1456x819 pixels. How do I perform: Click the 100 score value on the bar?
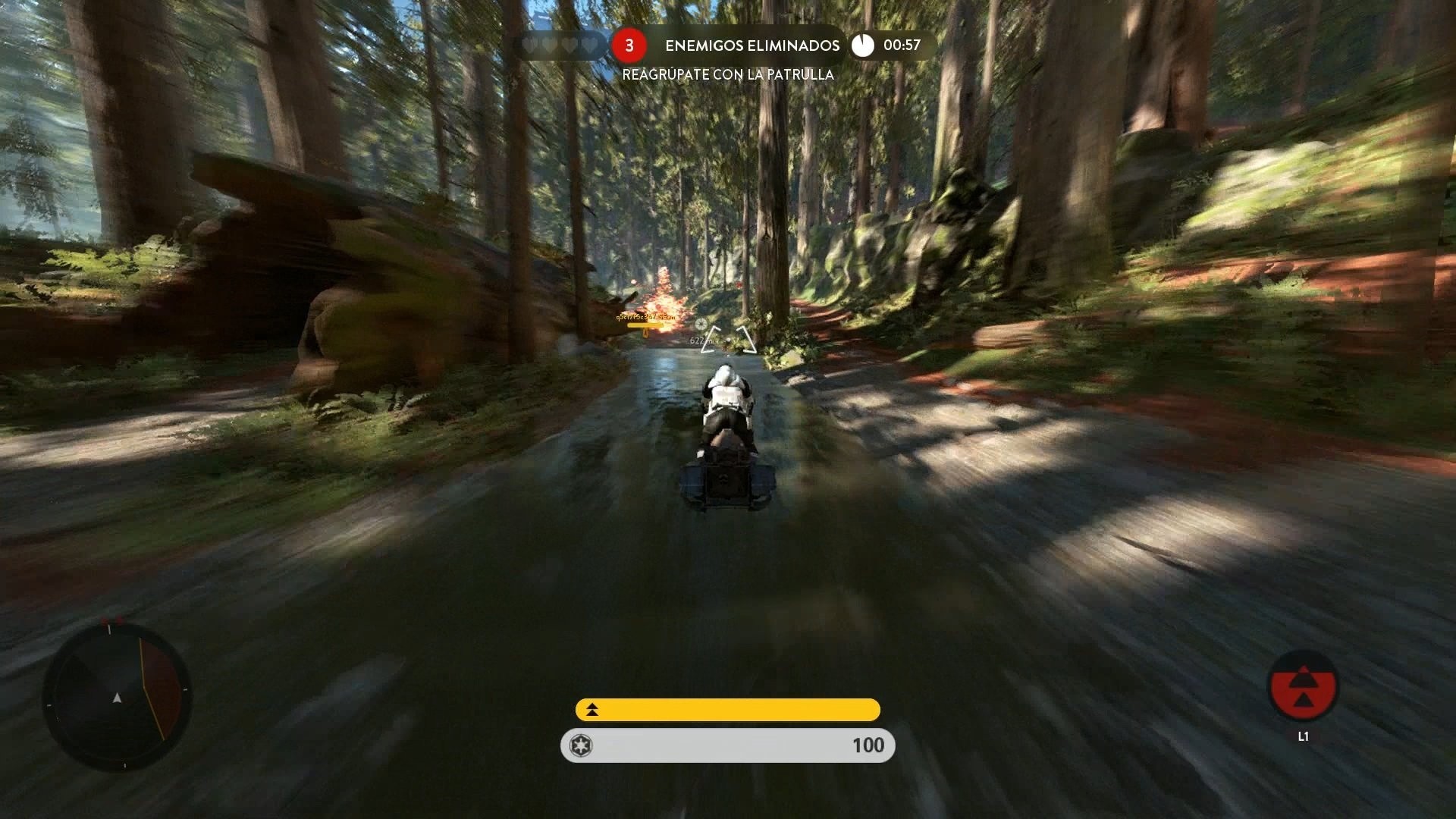(x=870, y=745)
